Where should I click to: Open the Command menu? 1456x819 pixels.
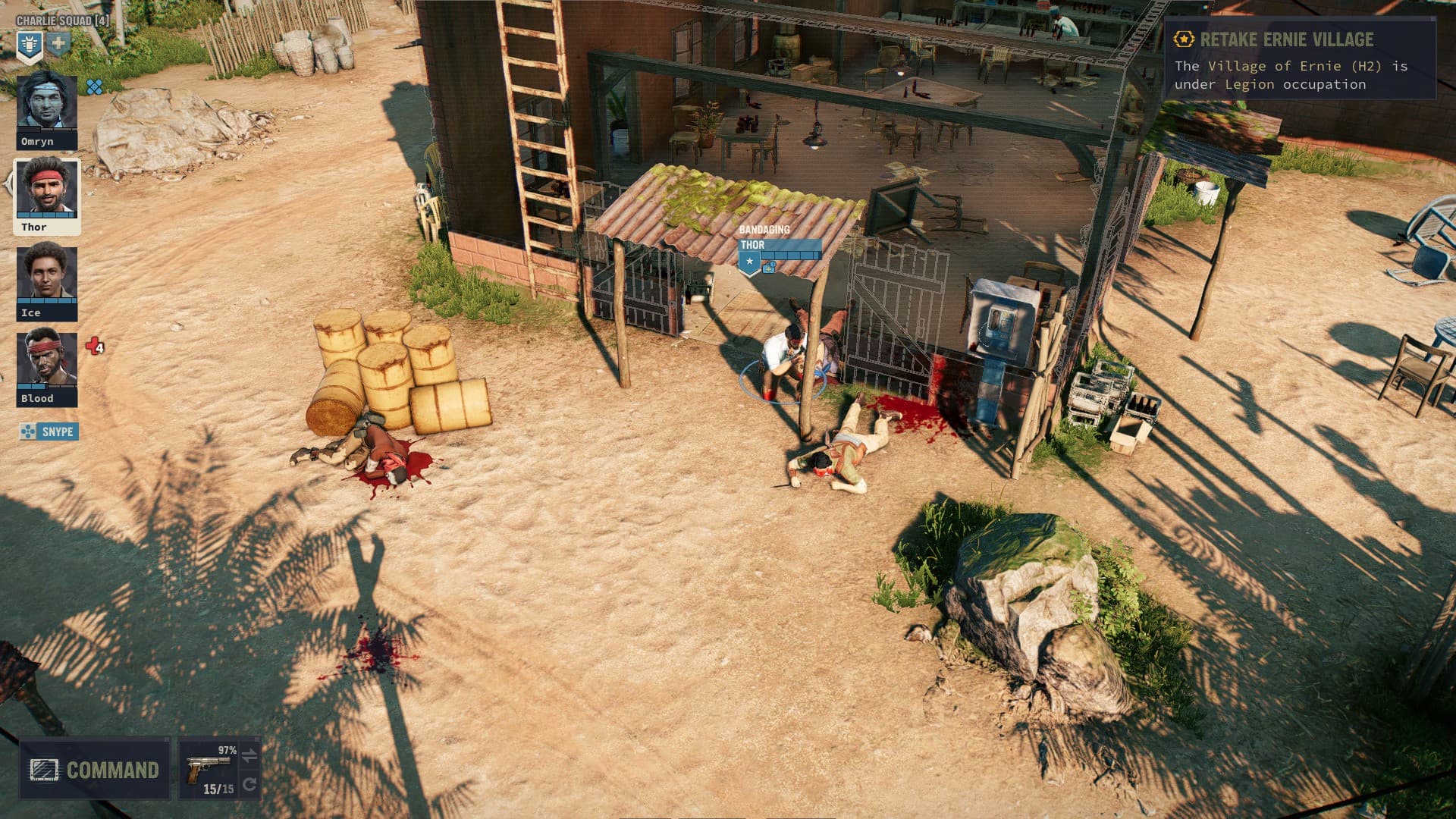(95, 770)
